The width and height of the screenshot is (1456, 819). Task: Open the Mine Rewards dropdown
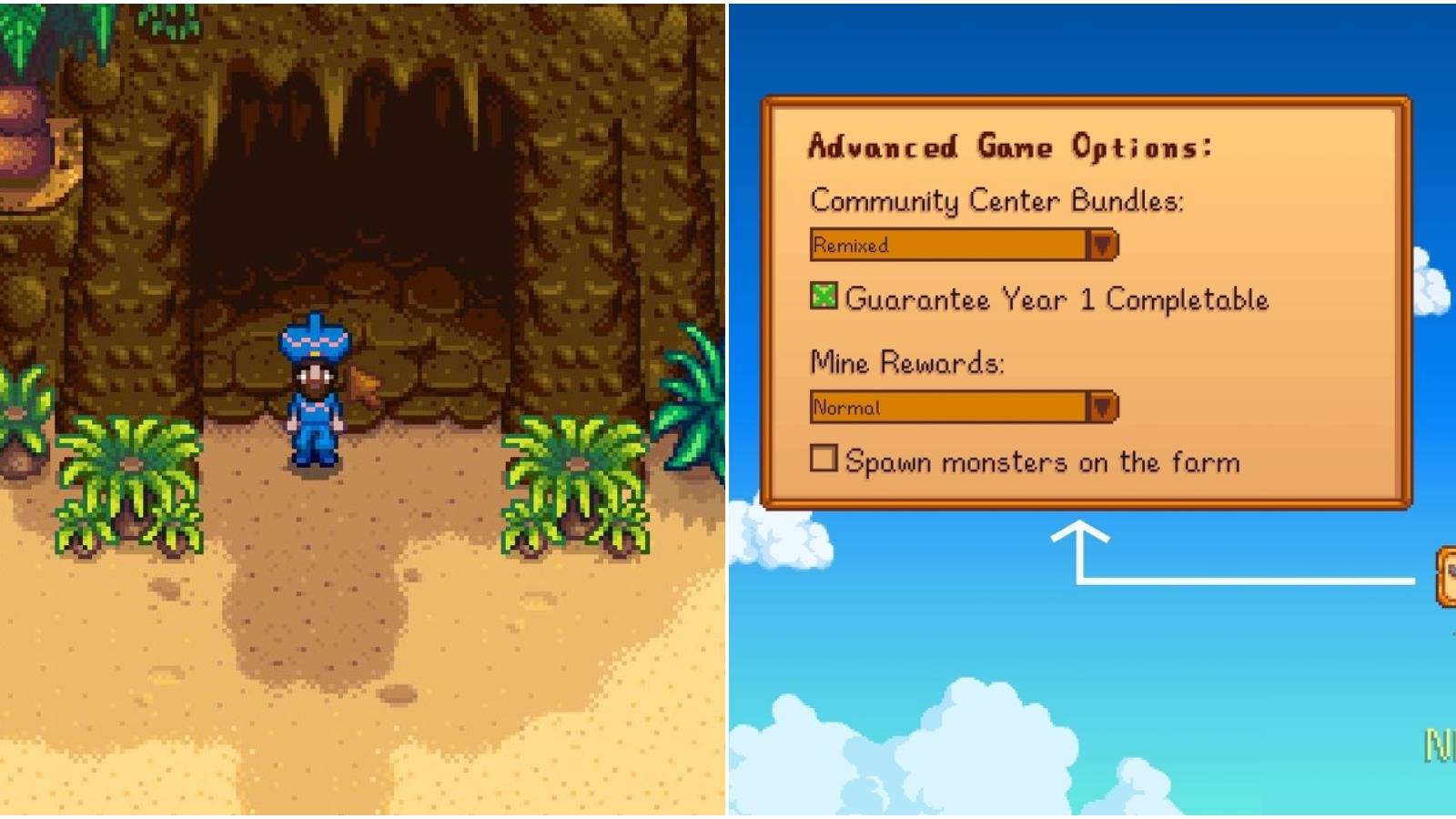(x=1104, y=408)
